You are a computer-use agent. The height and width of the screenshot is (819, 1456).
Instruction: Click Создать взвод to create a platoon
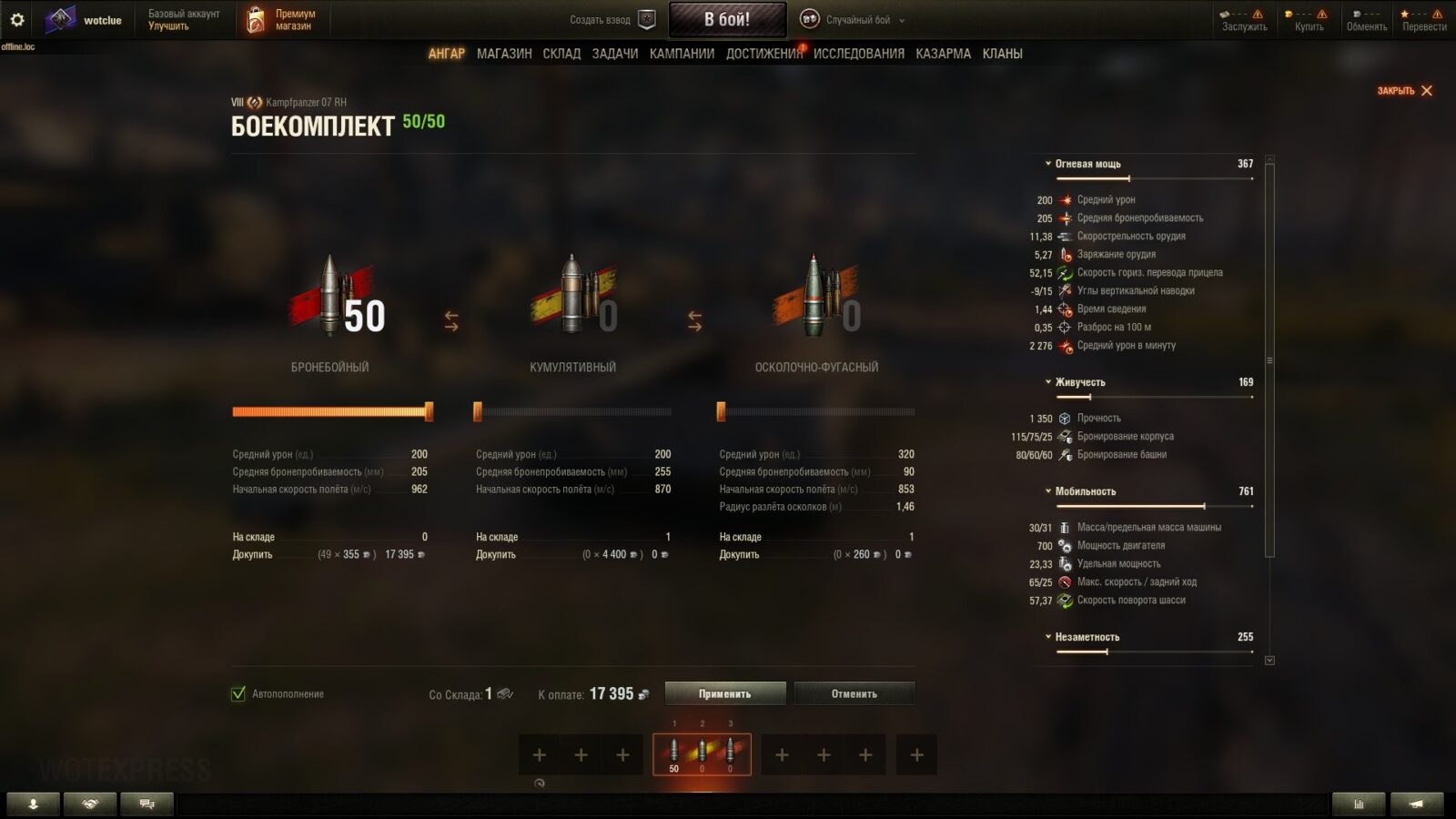(612, 20)
